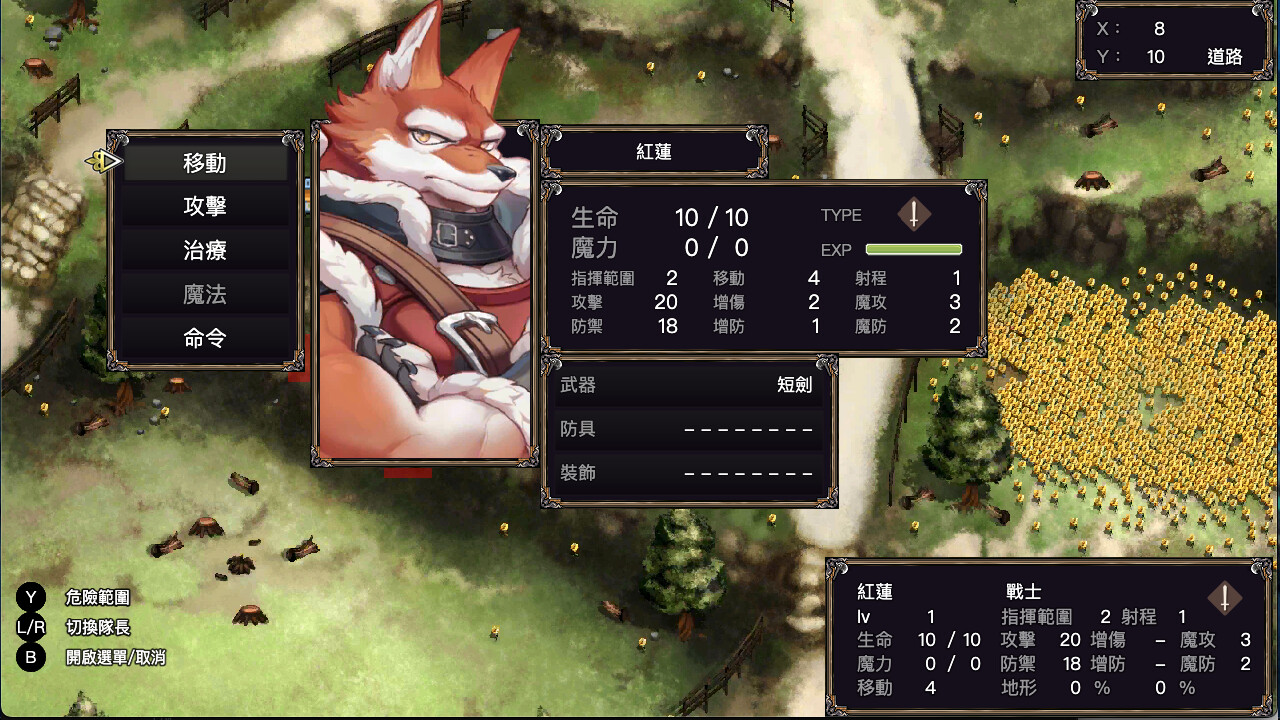Open the 武器 slot showing 短劍
1280x720 pixels.
687,385
